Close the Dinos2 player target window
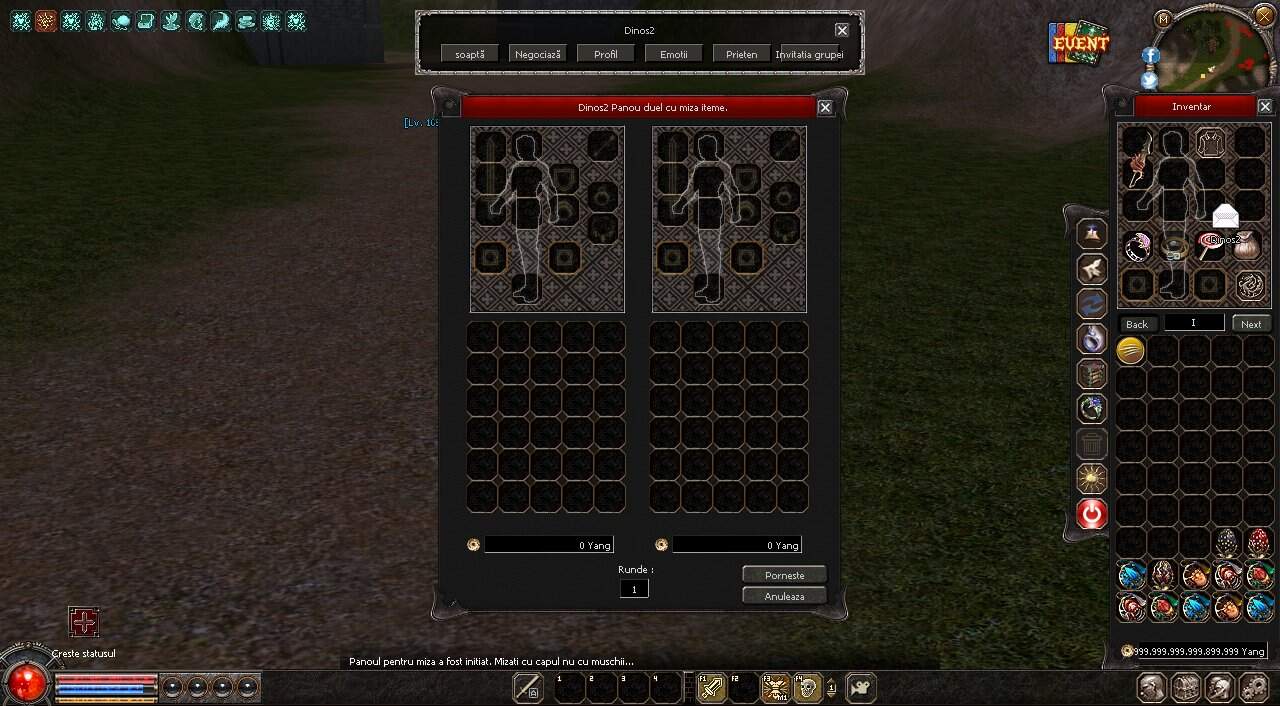The width and height of the screenshot is (1280, 706). [x=842, y=31]
